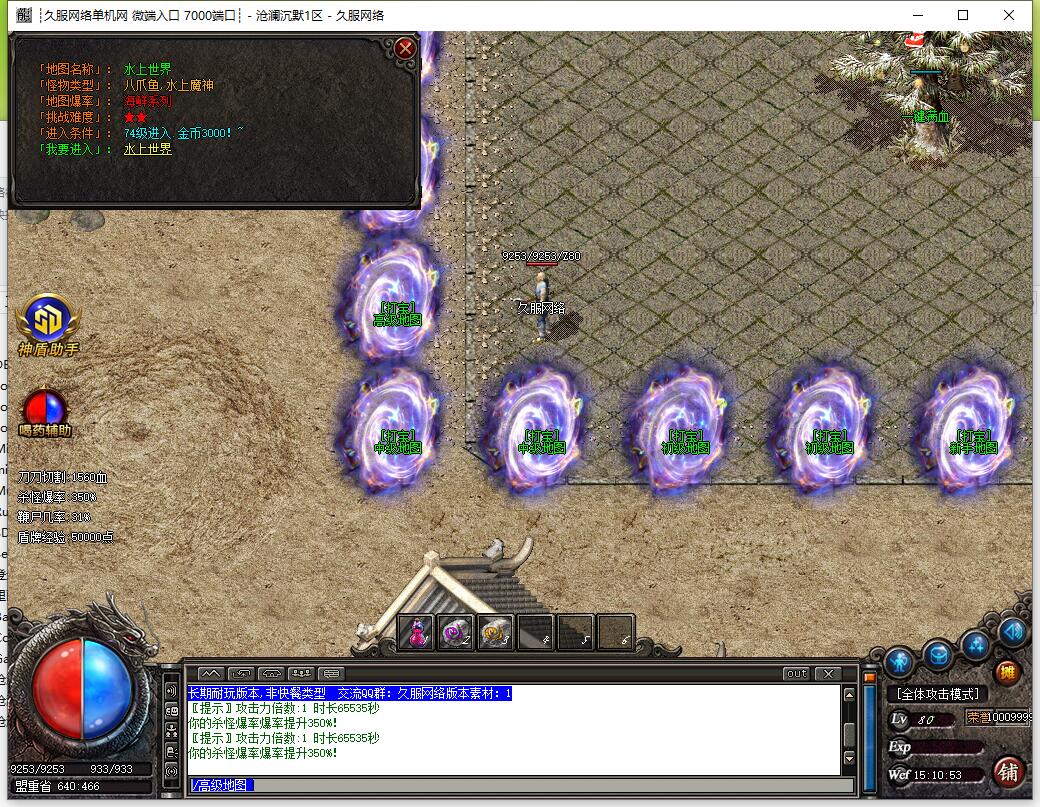Open the skills panel icon

[x=976, y=645]
